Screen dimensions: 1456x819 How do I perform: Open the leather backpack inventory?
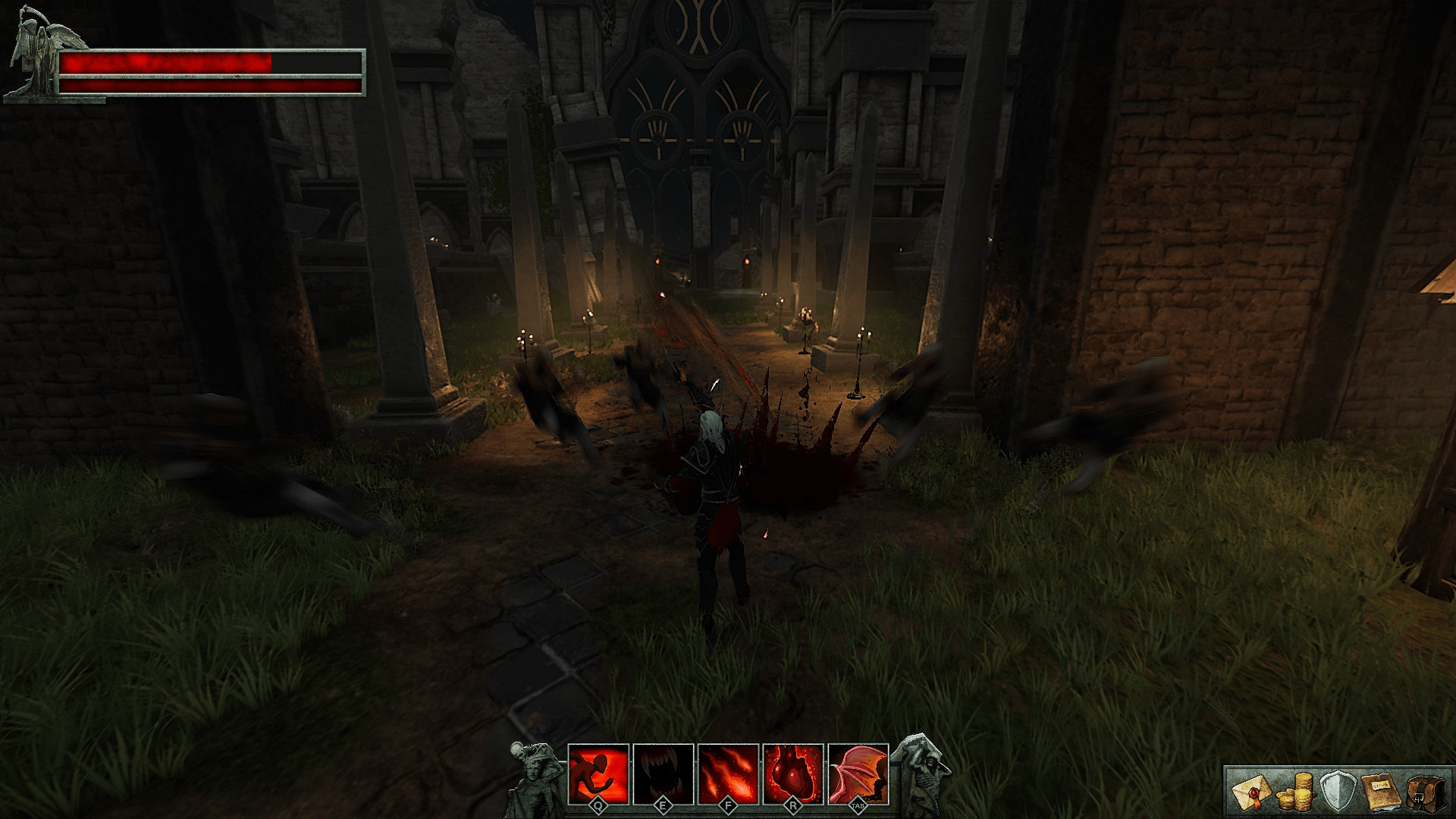[x=1422, y=792]
